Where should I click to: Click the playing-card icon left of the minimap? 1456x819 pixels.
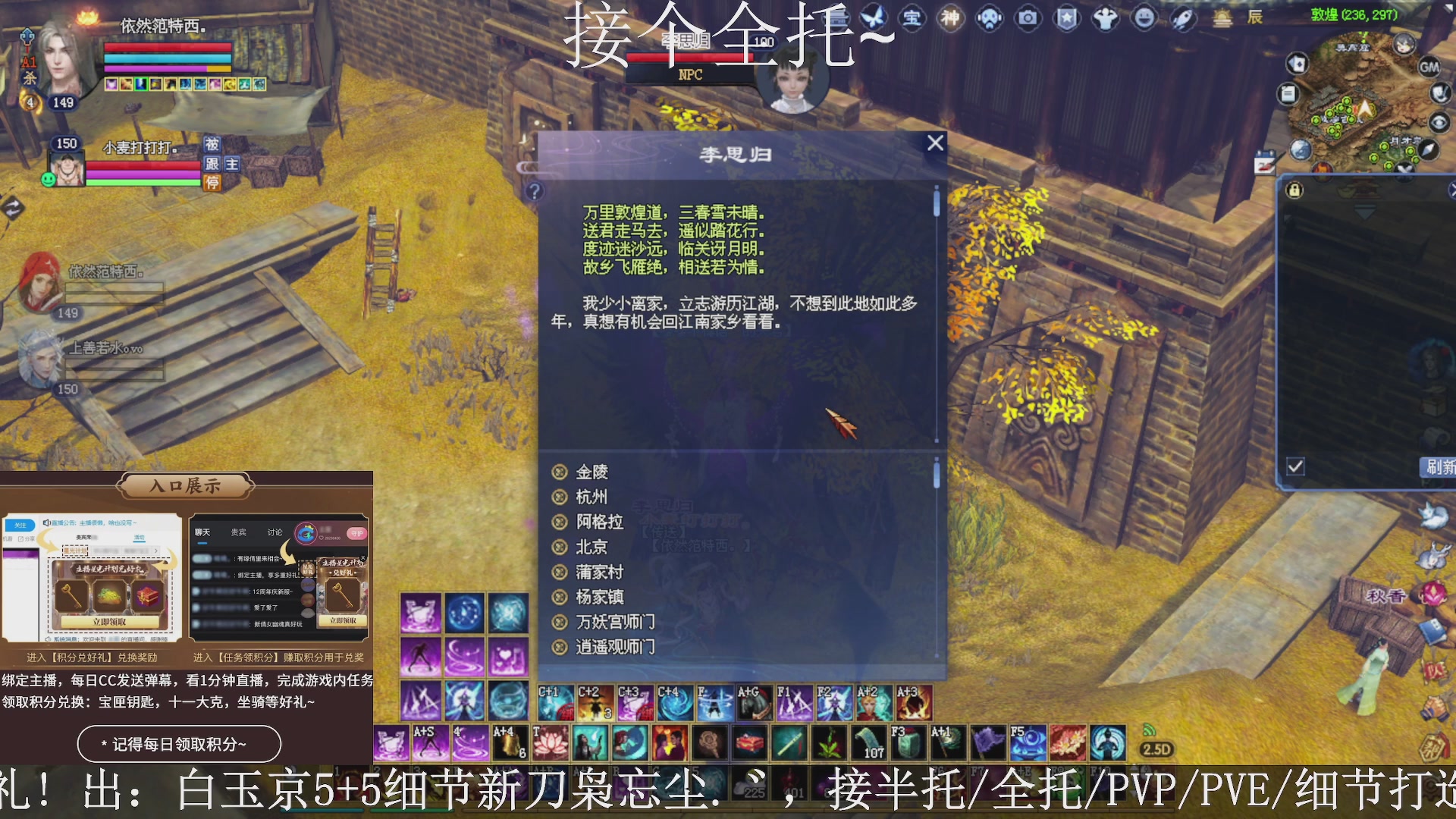click(x=1297, y=64)
